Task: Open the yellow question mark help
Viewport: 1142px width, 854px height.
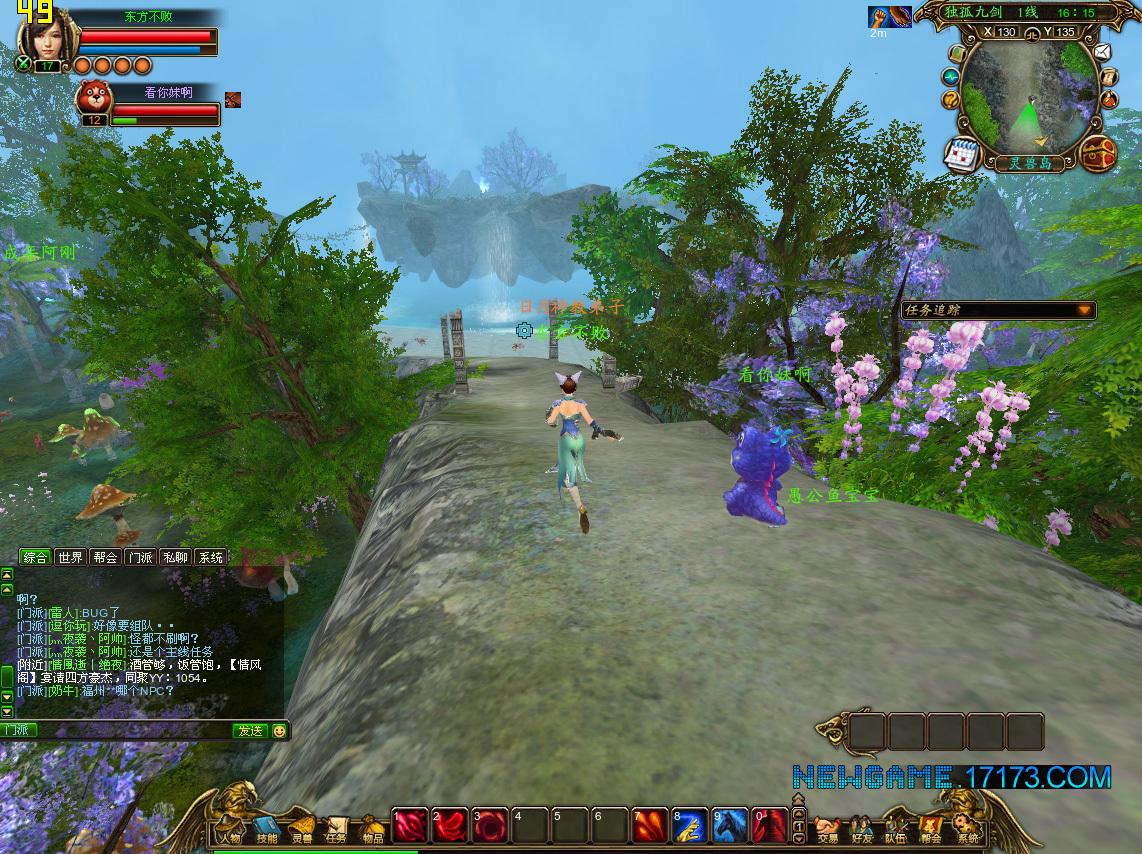Action: (951, 98)
